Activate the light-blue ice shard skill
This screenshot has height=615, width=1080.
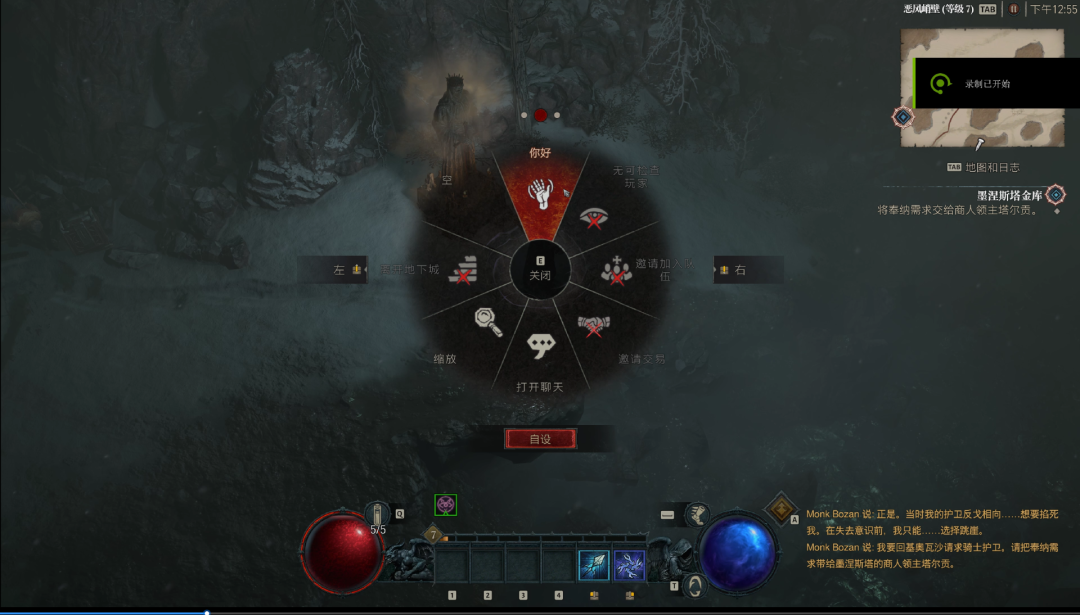594,565
